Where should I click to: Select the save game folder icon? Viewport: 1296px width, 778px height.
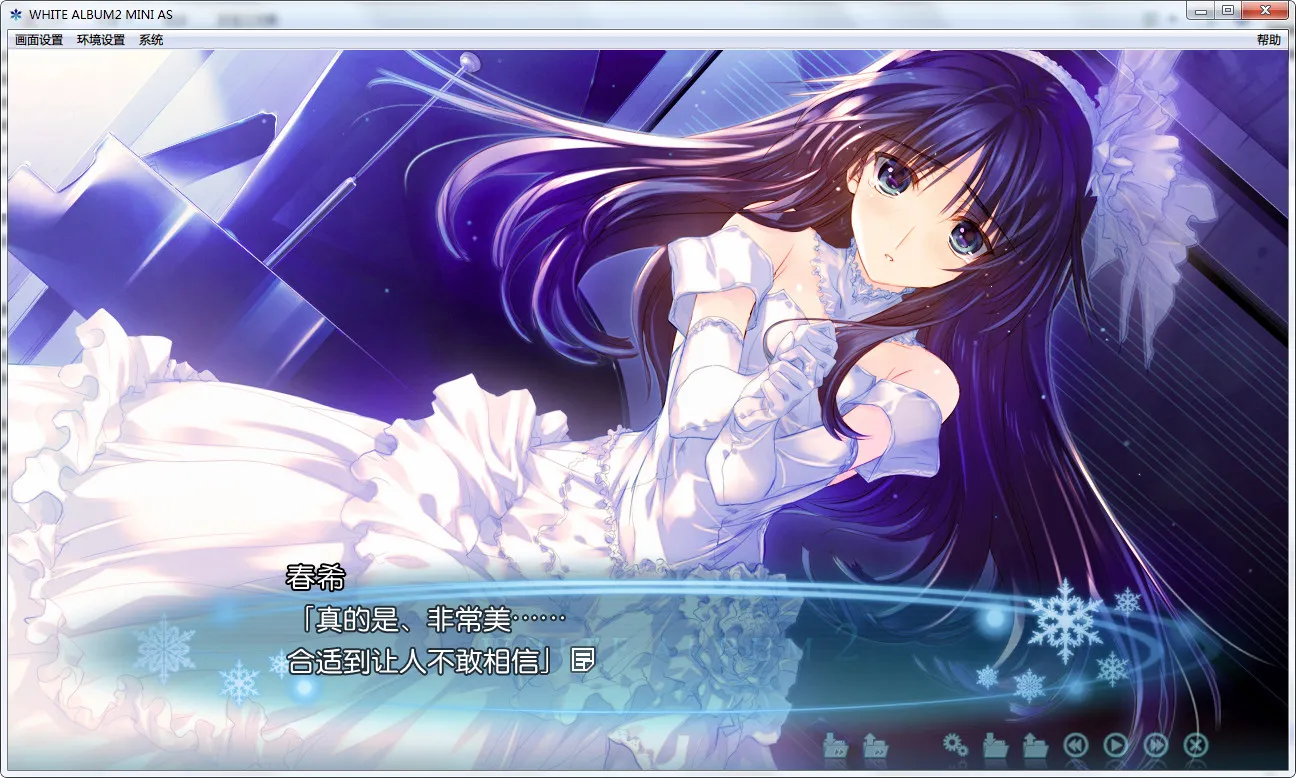996,745
